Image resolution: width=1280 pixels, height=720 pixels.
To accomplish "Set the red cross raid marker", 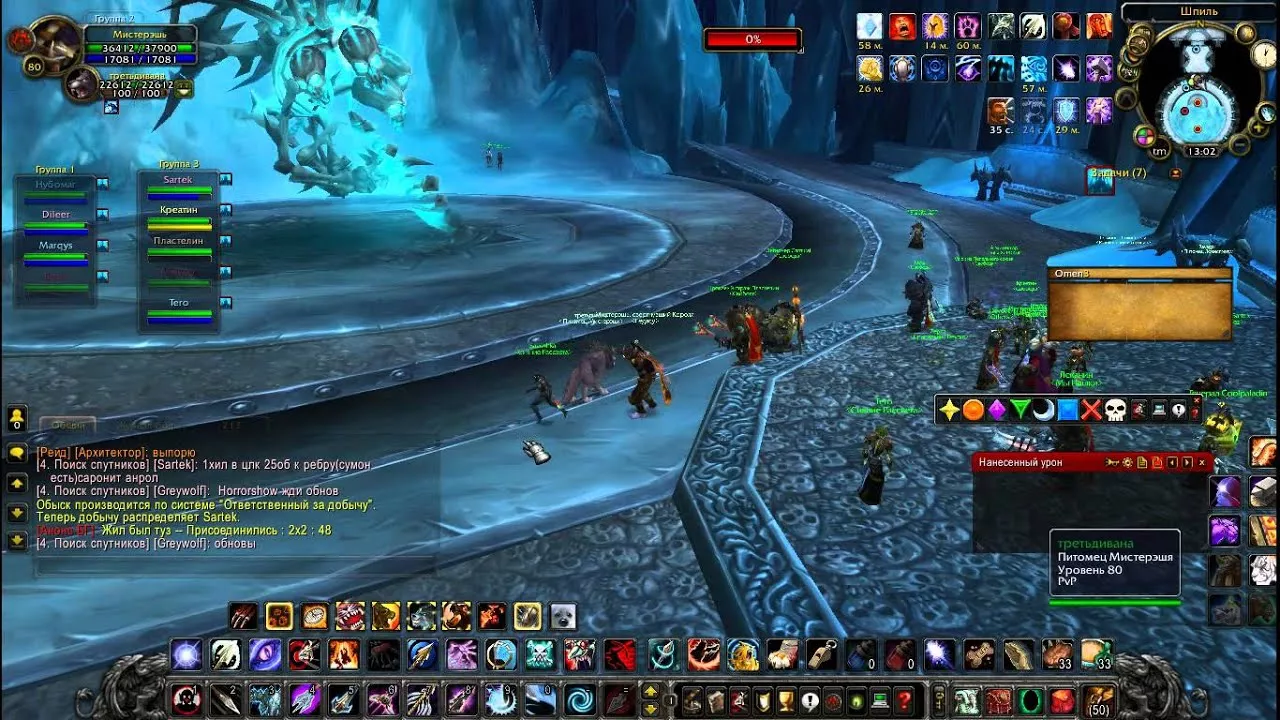I will pyautogui.click(x=1091, y=410).
